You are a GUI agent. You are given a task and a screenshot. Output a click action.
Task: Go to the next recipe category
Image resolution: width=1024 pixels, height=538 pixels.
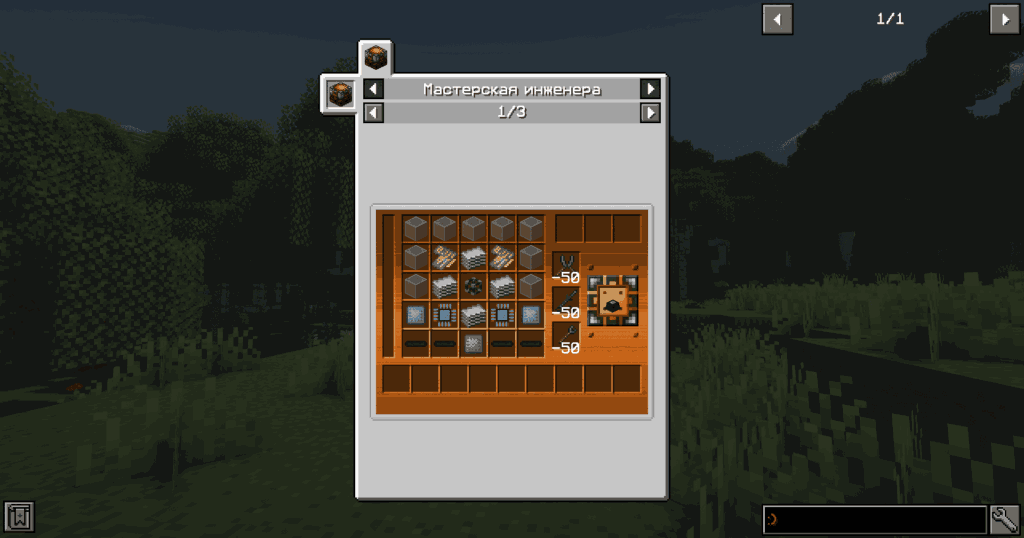650,89
